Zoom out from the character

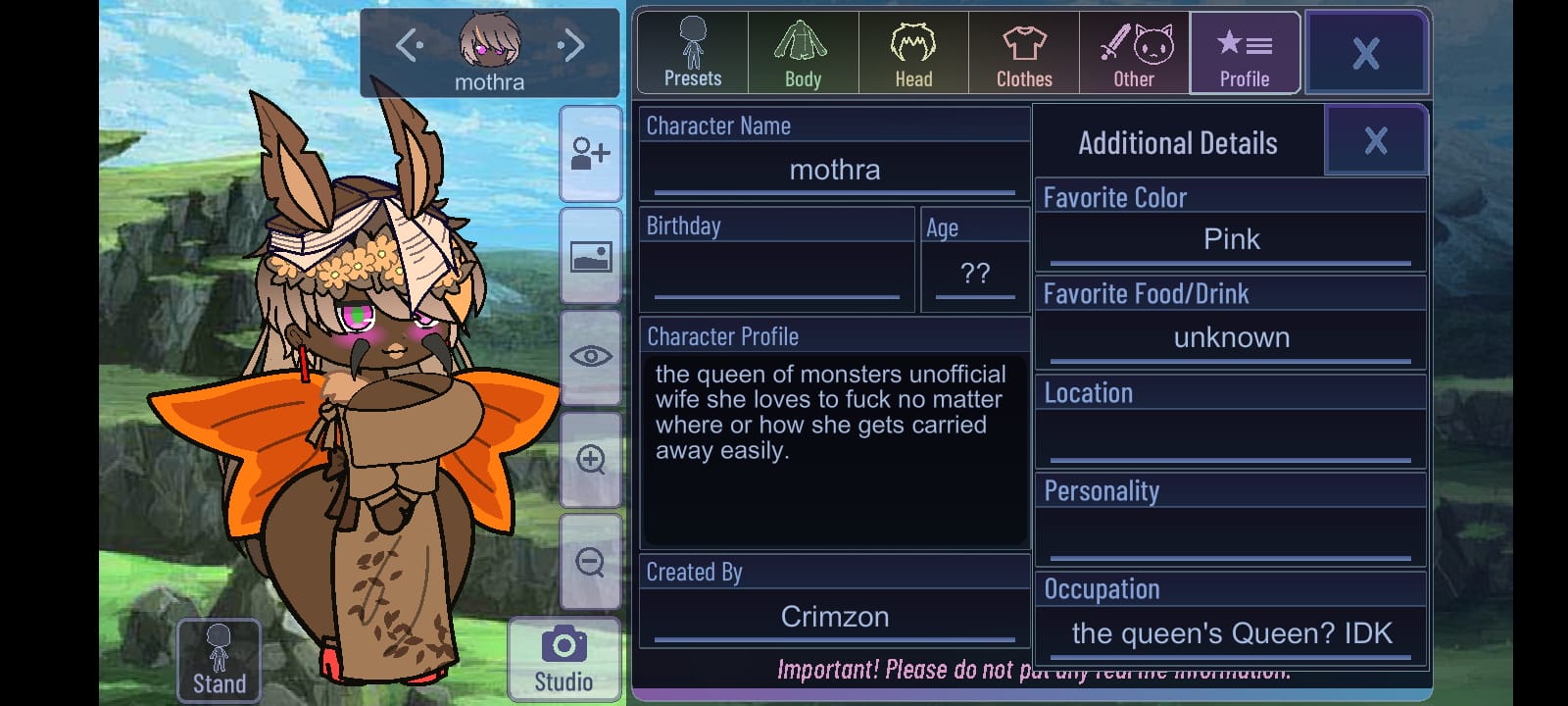590,562
